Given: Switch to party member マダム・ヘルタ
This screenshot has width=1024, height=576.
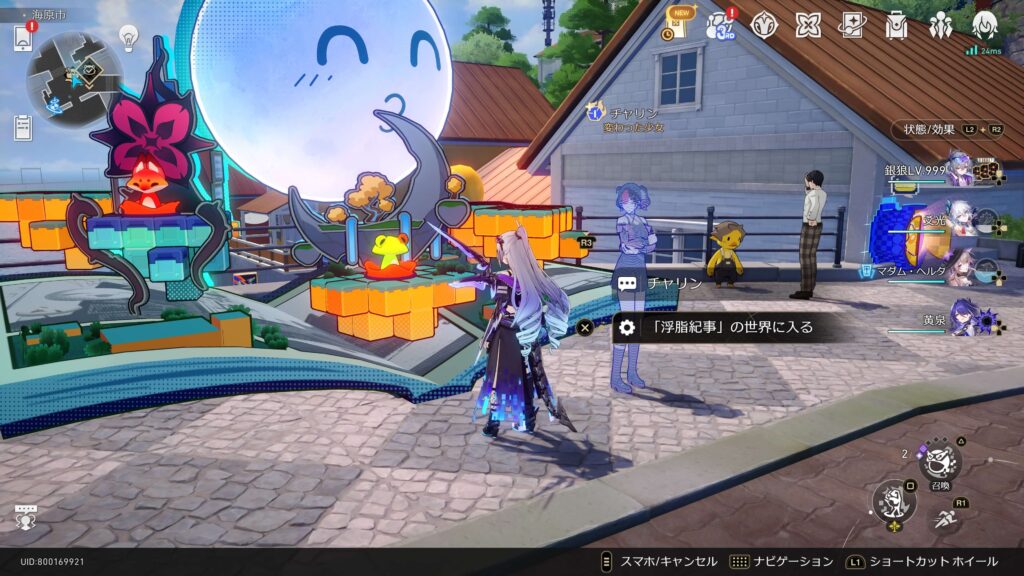Looking at the screenshot, I should pos(962,267).
